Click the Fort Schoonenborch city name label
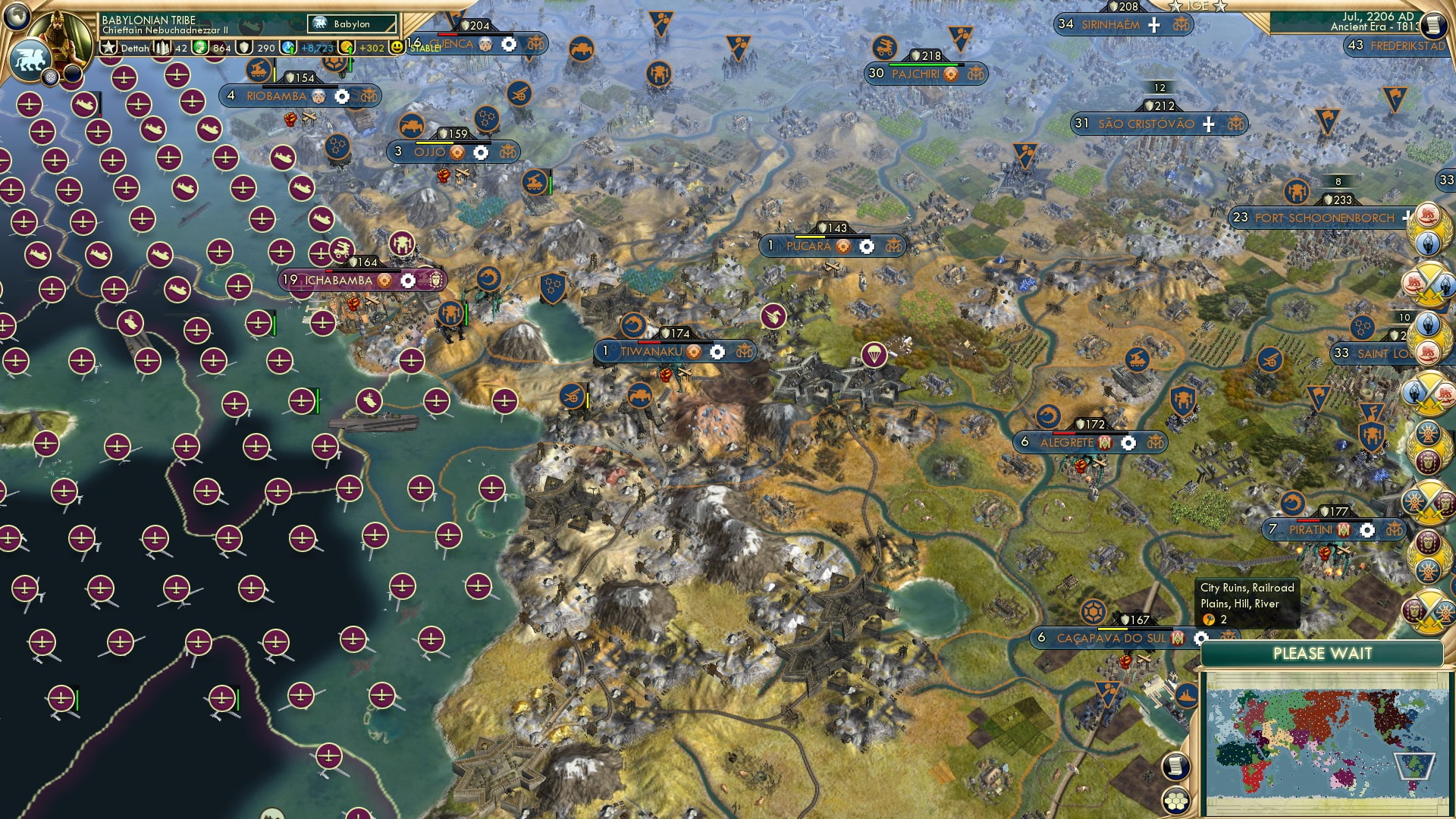 point(1323,218)
